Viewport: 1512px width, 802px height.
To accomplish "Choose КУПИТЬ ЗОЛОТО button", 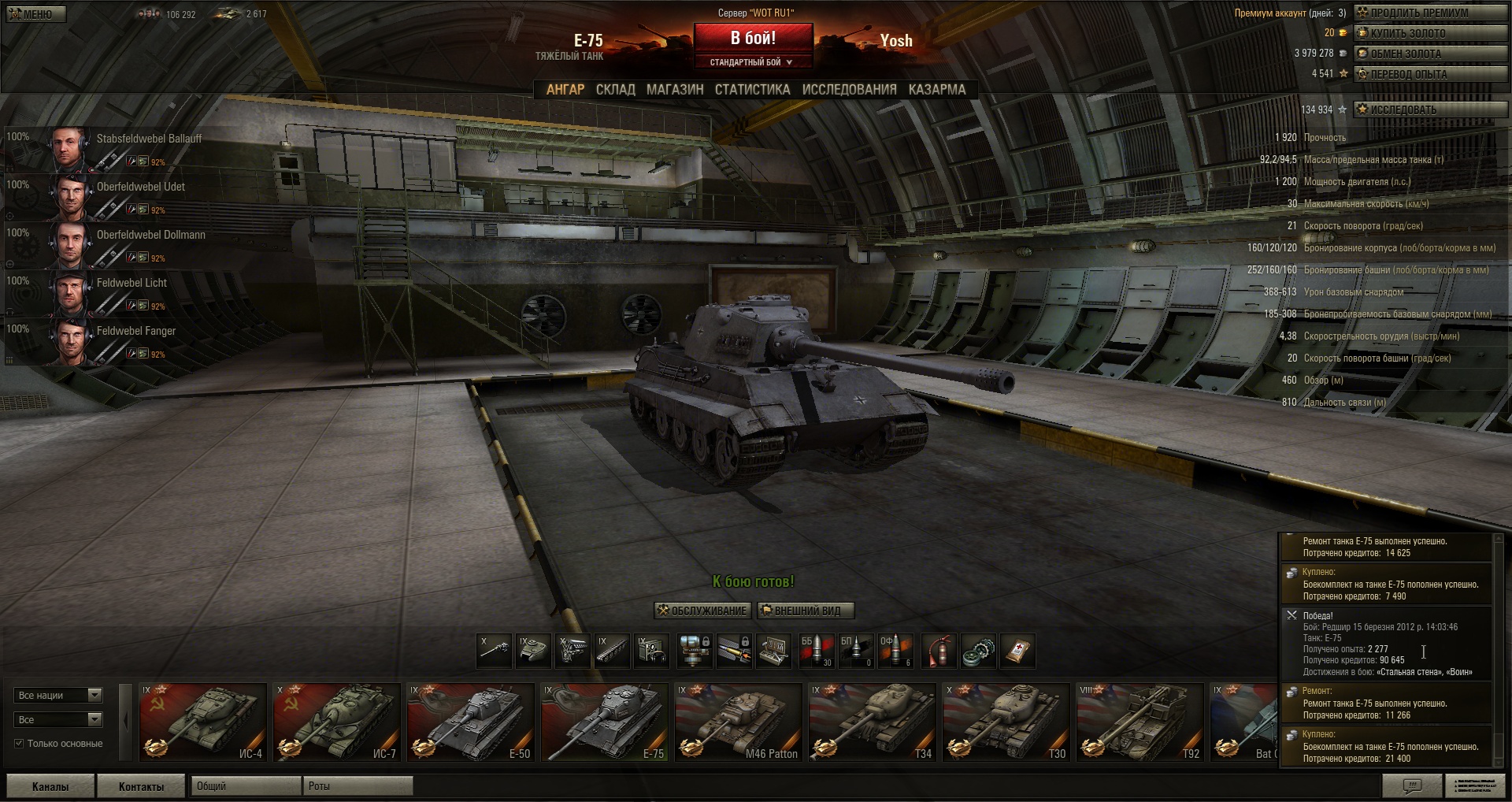I will (1429, 33).
